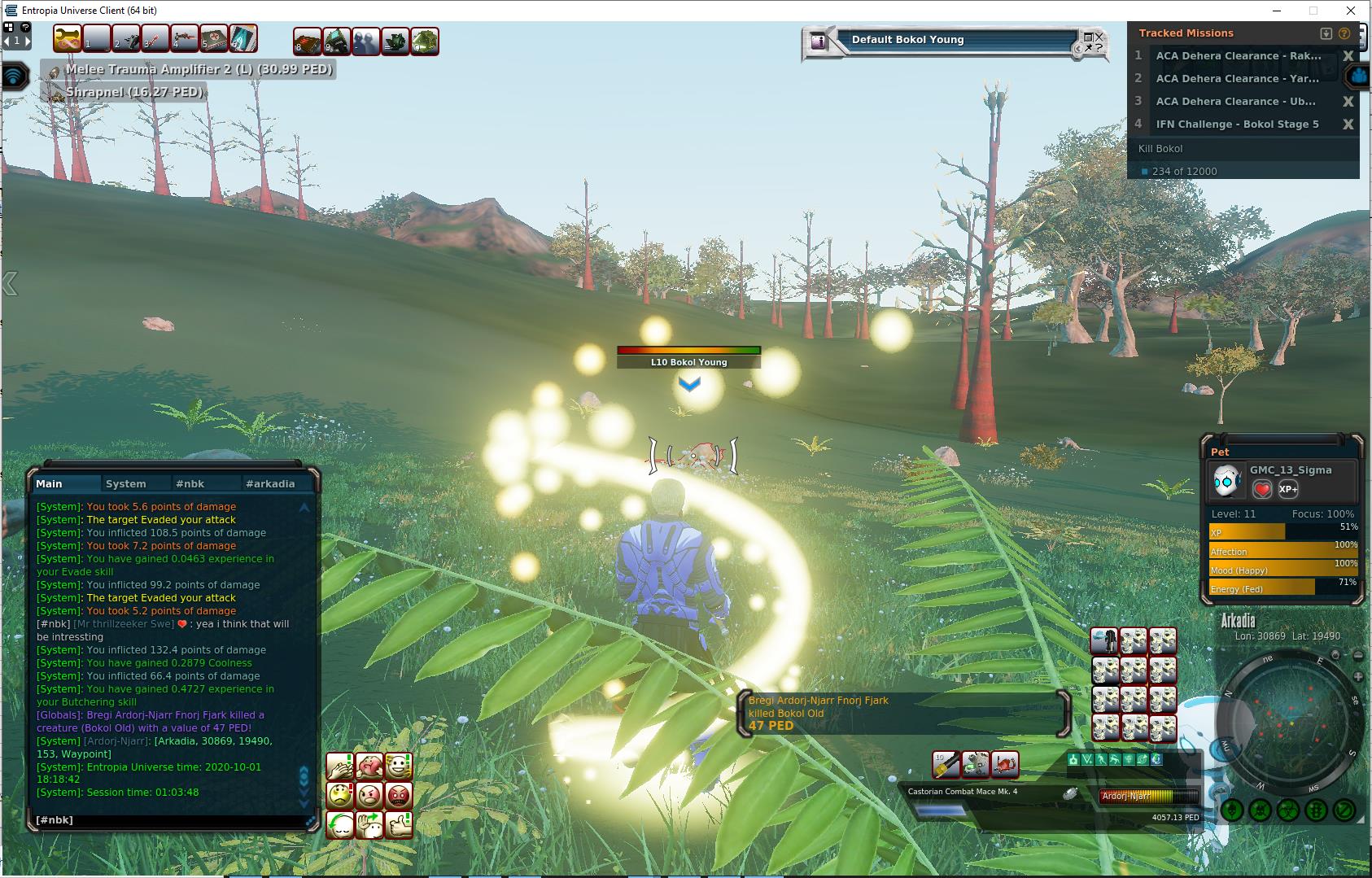Play the sad yellow face emote

pos(339,795)
